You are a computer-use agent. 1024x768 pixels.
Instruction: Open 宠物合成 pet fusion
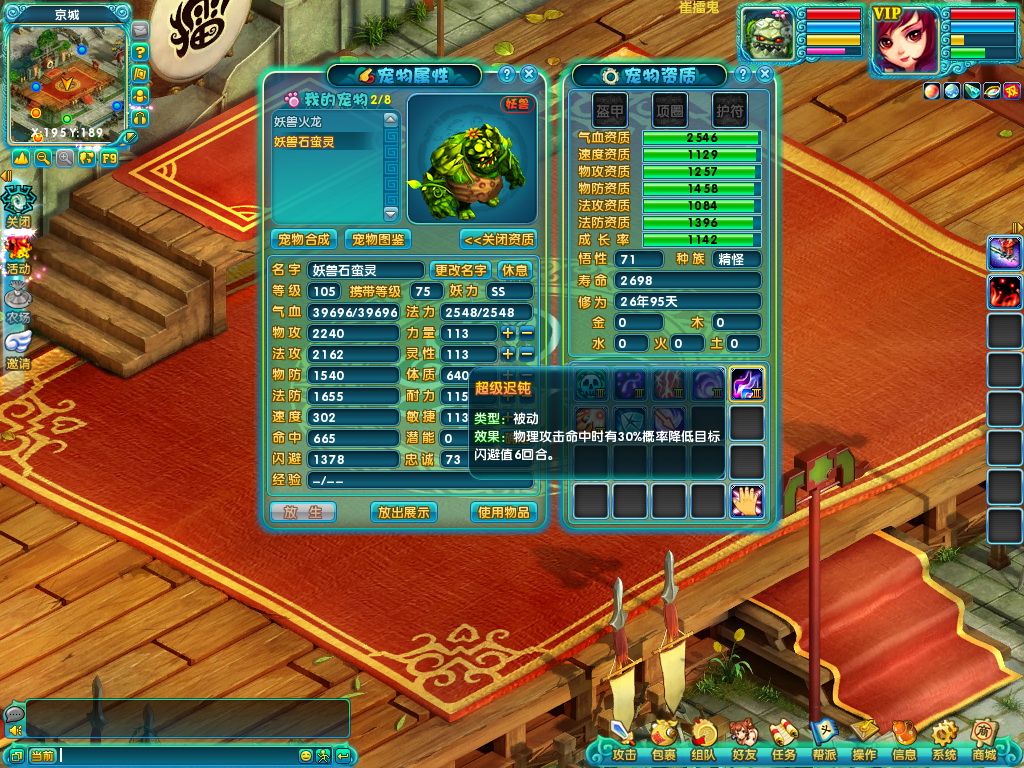click(304, 240)
